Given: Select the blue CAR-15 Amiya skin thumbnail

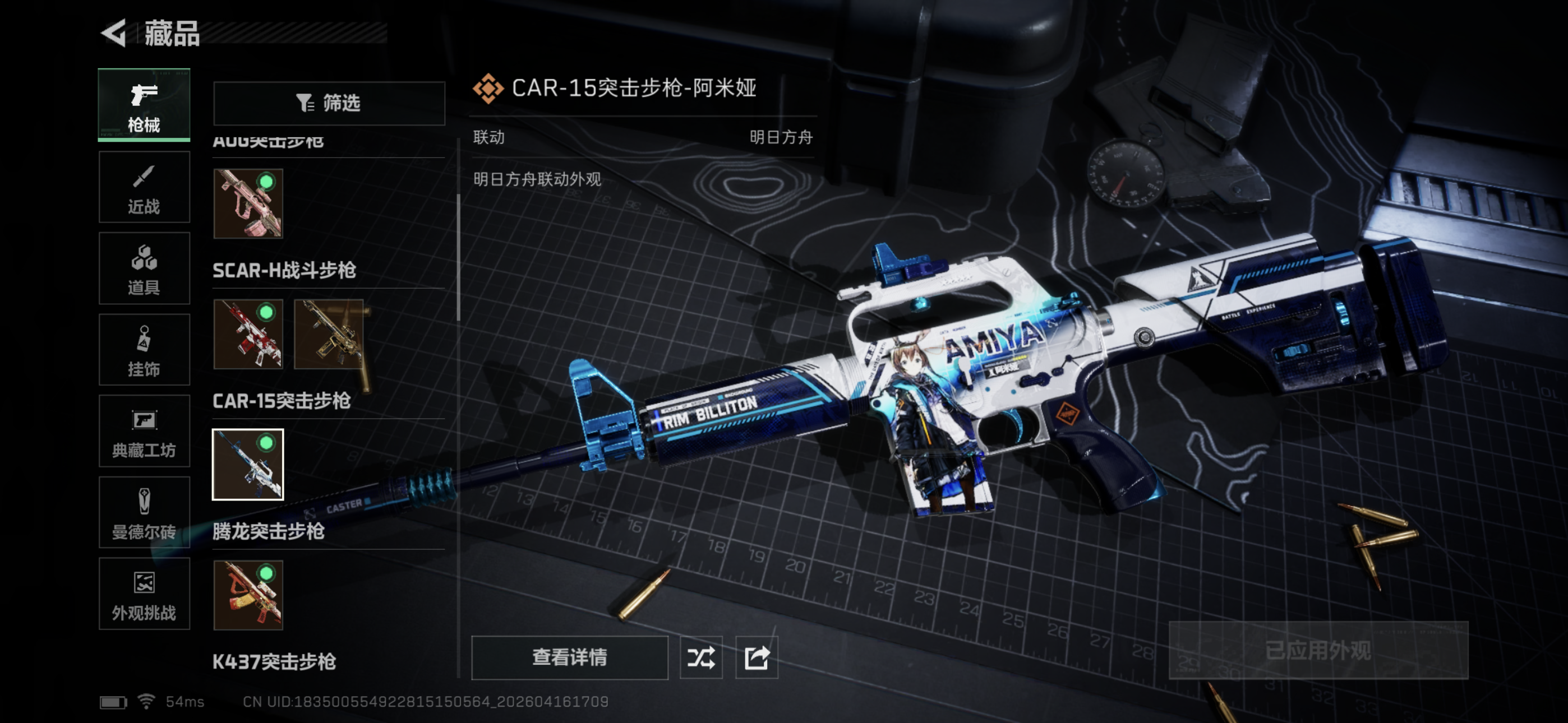Looking at the screenshot, I should pos(248,465).
